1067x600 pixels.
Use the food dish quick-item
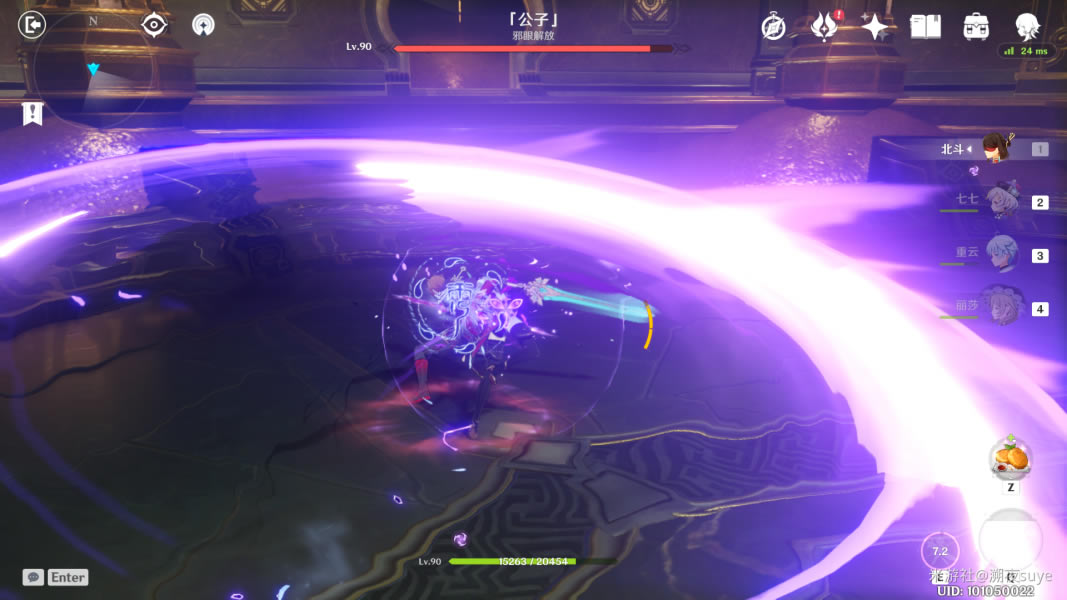[x=1010, y=460]
